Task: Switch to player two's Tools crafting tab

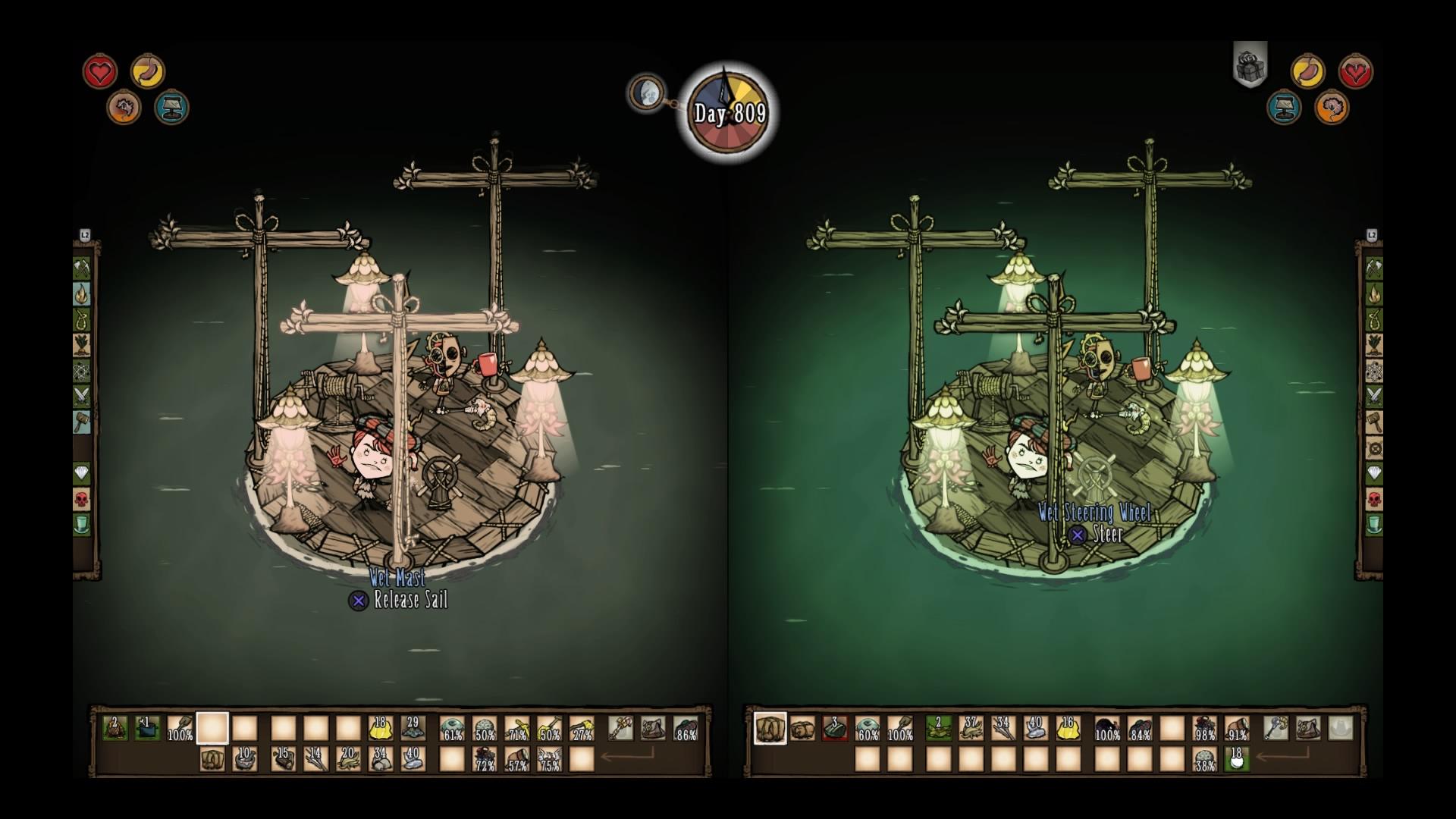Action: (x=1373, y=266)
